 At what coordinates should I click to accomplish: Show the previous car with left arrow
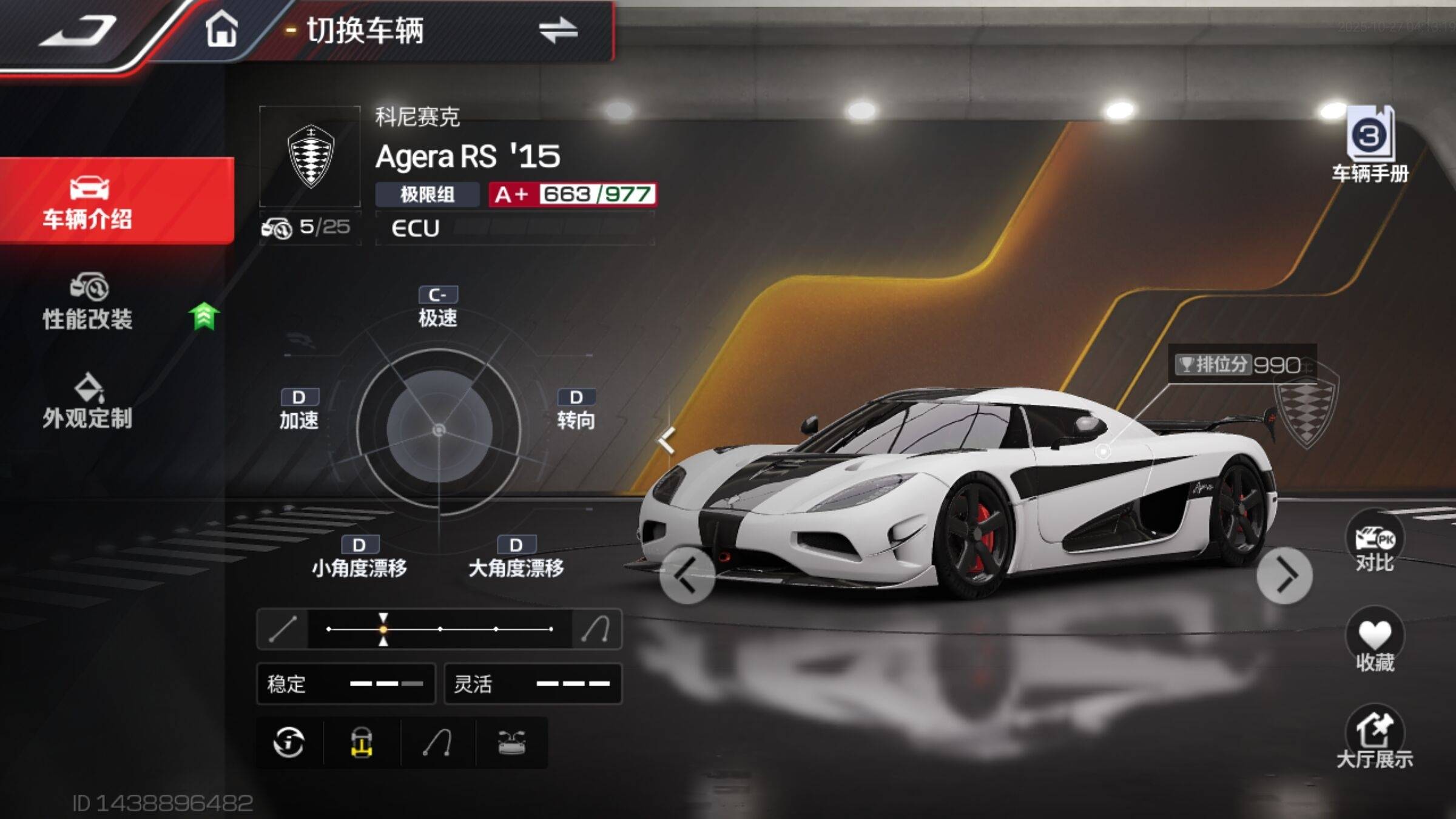click(687, 575)
